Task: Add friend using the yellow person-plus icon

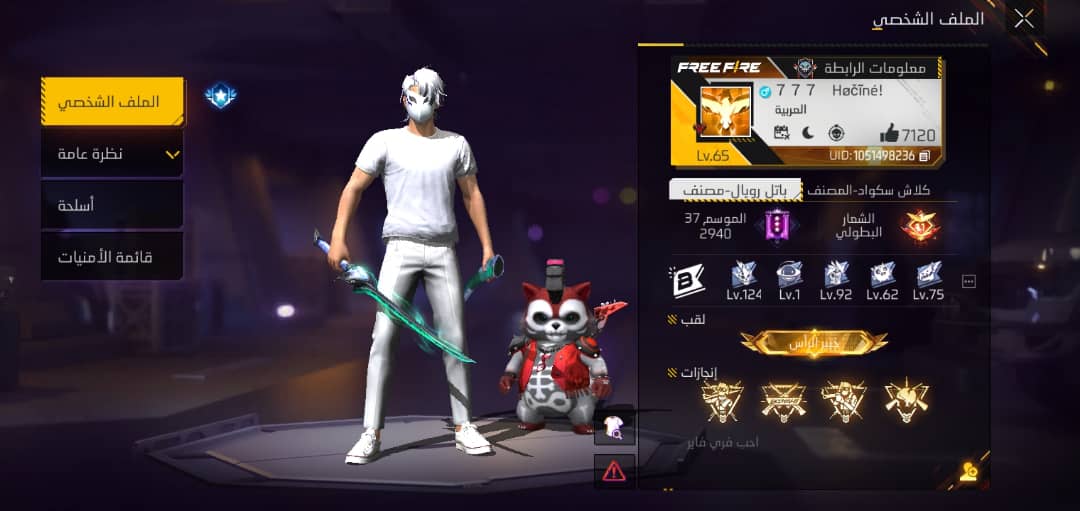Action: click(968, 473)
